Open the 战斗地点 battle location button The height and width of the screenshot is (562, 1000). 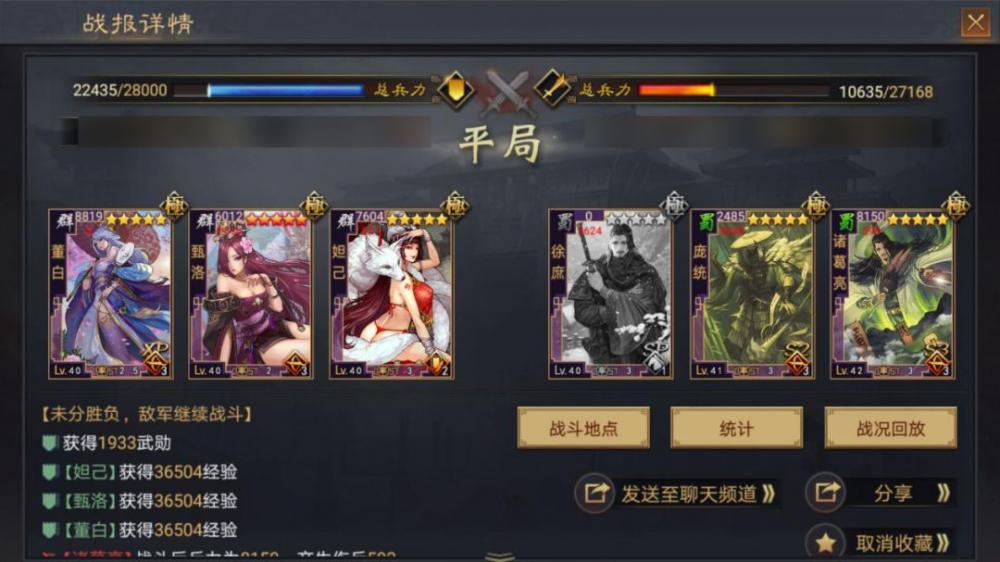(583, 428)
